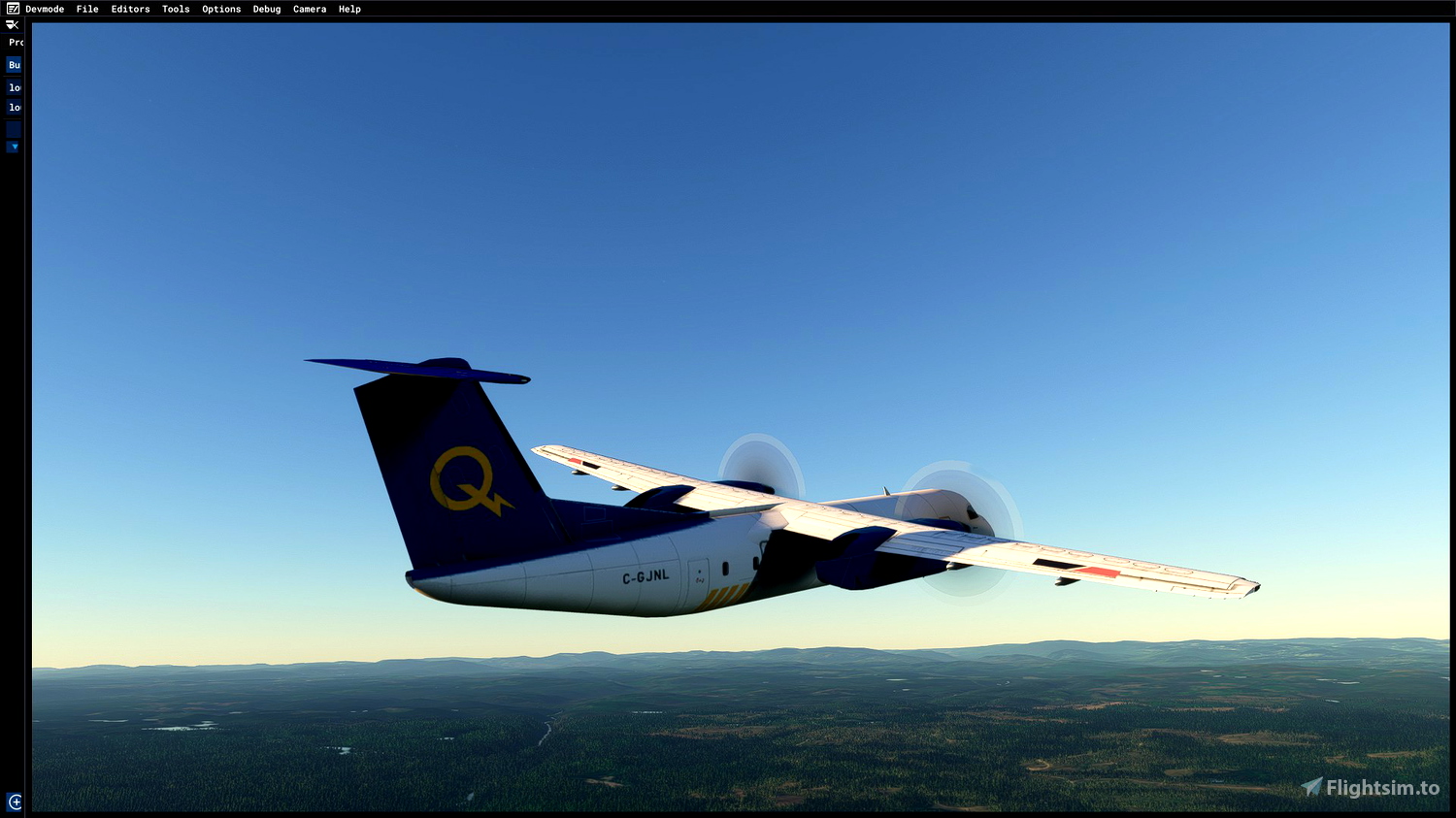1456x818 pixels.
Task: Open the Editors menu
Action: coord(130,9)
